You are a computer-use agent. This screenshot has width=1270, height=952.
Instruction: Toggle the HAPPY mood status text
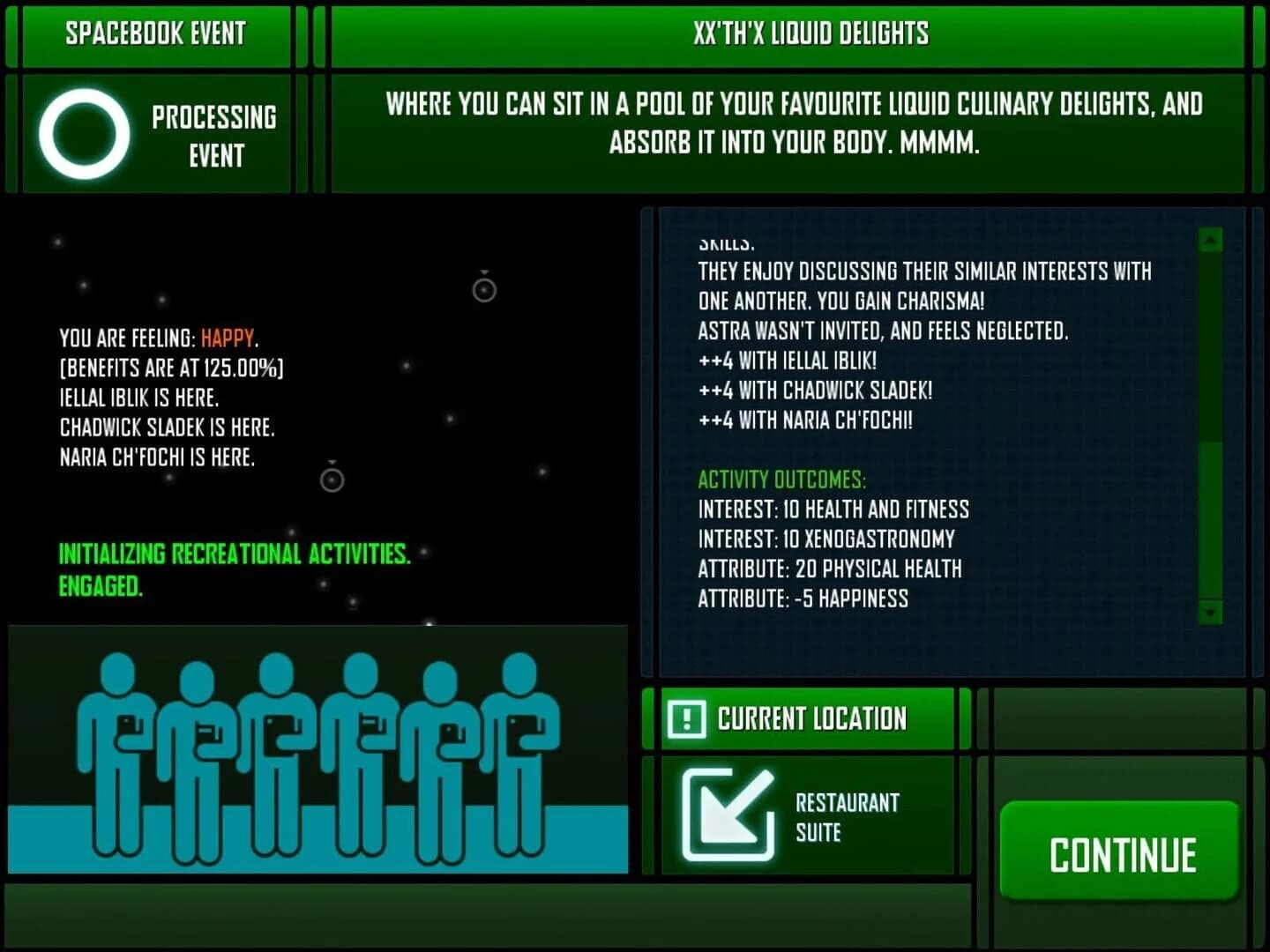click(x=228, y=337)
